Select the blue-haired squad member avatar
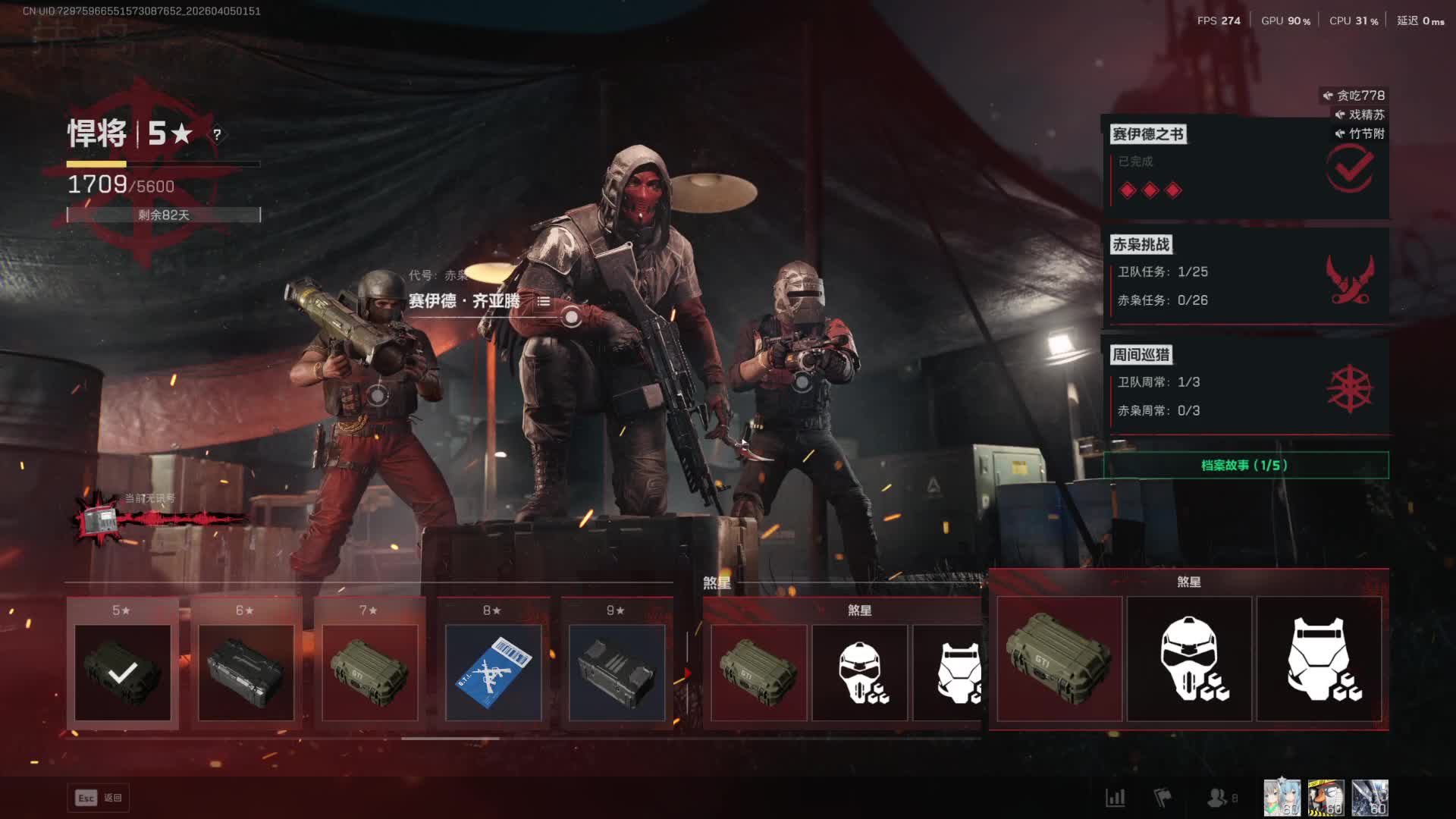The image size is (1456, 819). tap(1282, 798)
